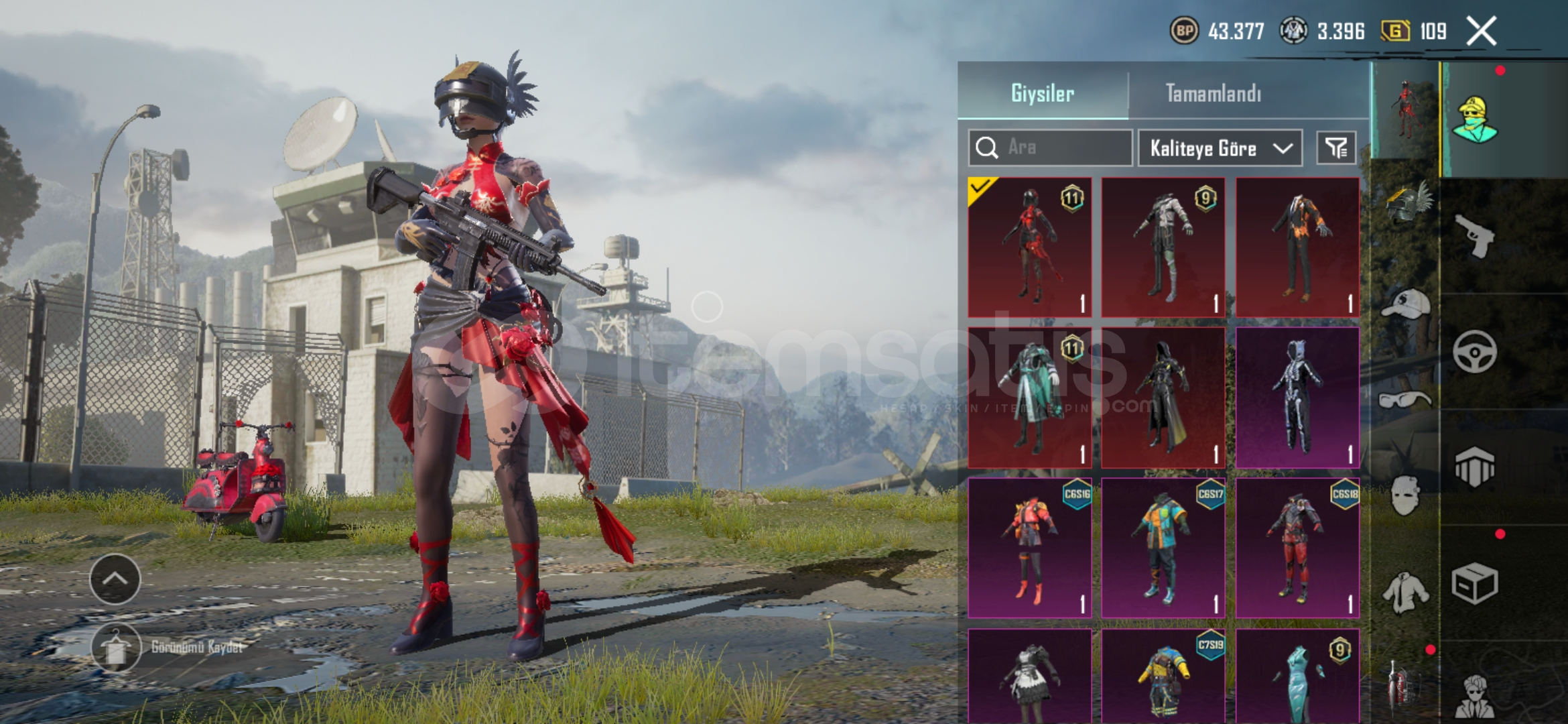Open the face mask category

(1405, 496)
